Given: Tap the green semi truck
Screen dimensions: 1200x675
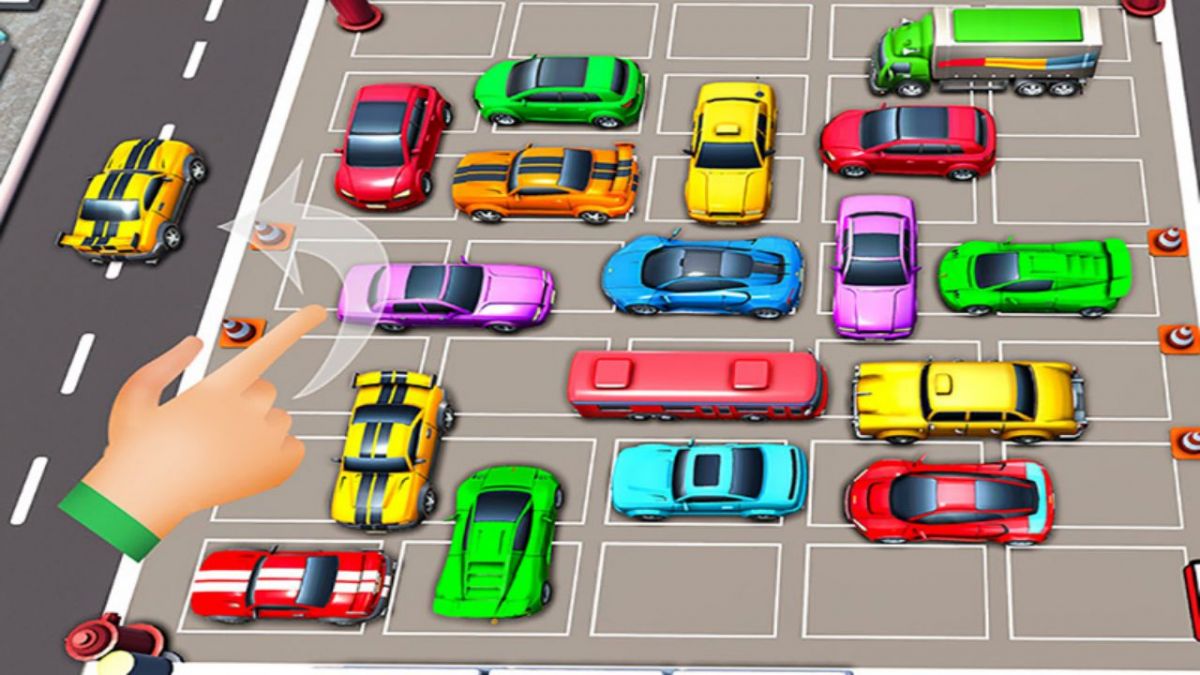Looking at the screenshot, I should [x=988, y=50].
